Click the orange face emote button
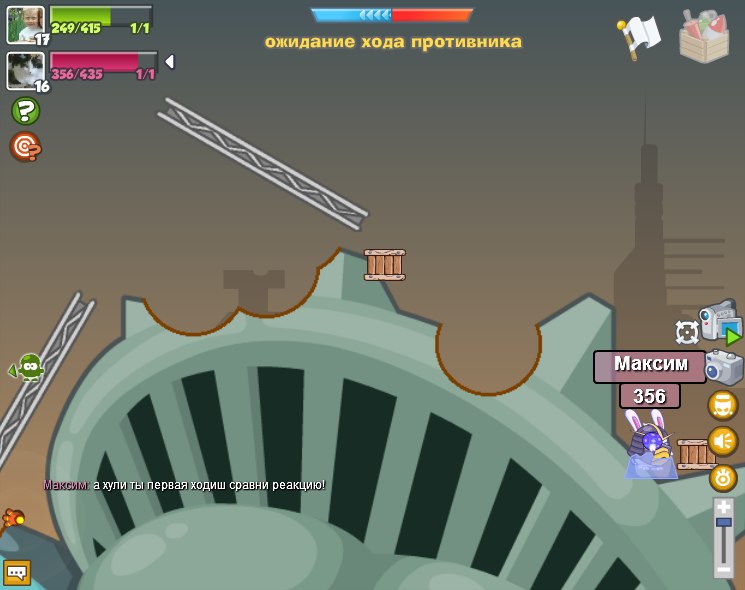Screen dimensions: 745x590 point(723,405)
